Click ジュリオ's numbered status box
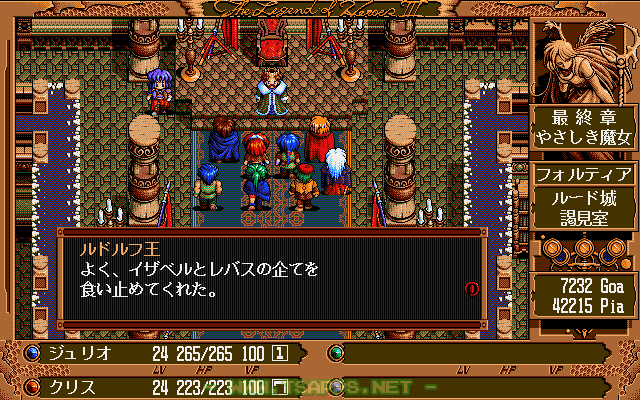 coord(281,353)
